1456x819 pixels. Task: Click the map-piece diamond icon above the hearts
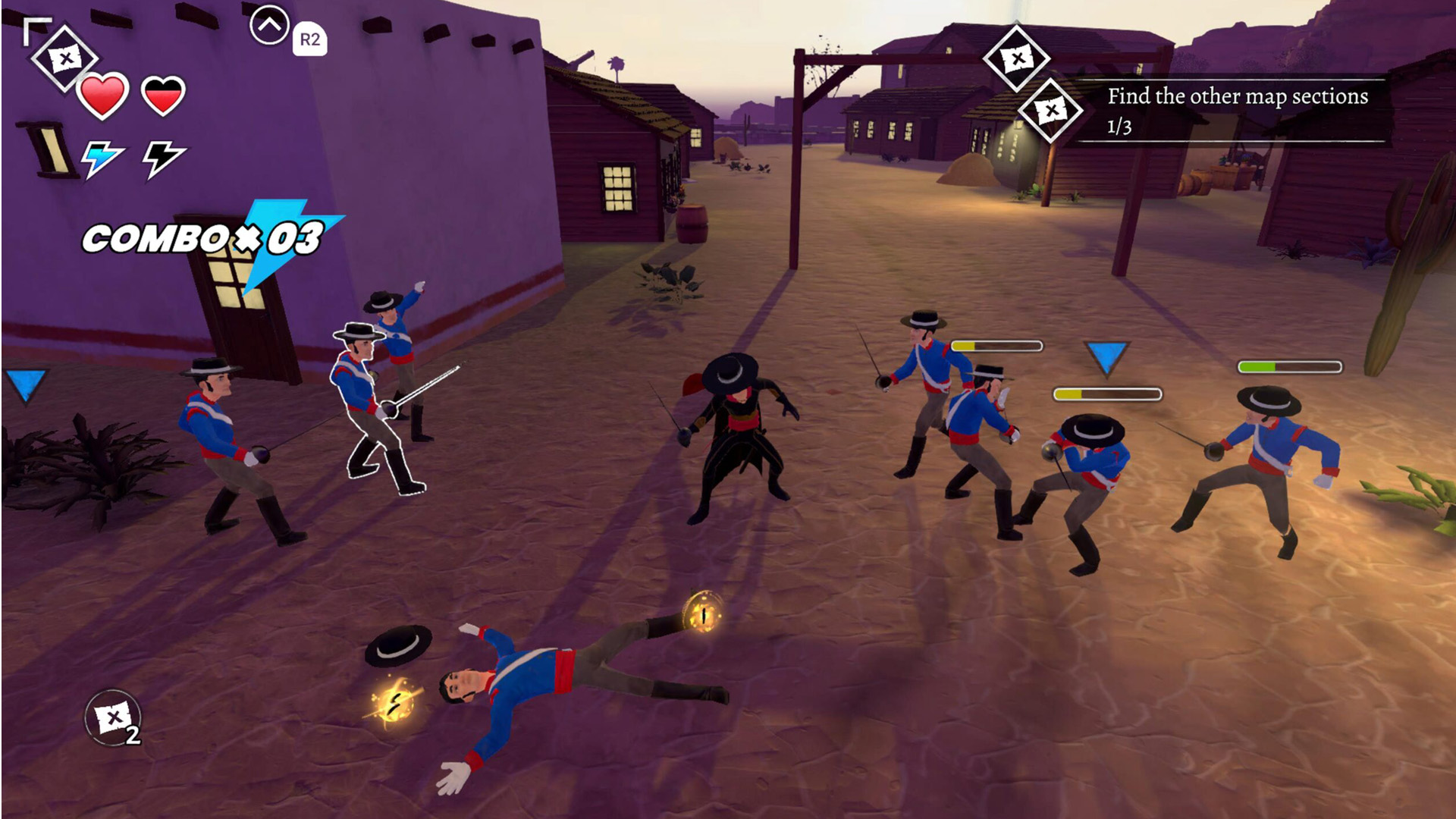pos(64,58)
